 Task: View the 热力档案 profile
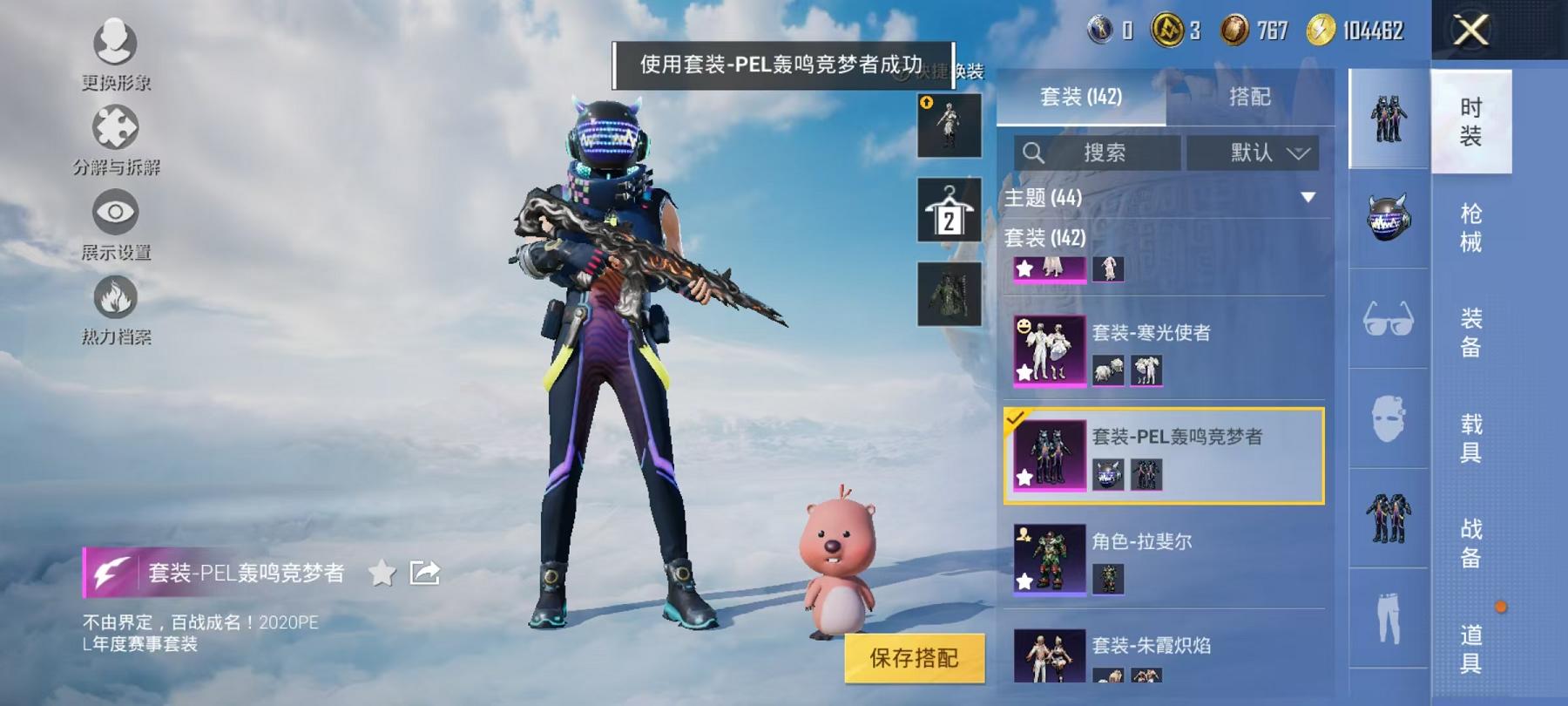(116, 300)
